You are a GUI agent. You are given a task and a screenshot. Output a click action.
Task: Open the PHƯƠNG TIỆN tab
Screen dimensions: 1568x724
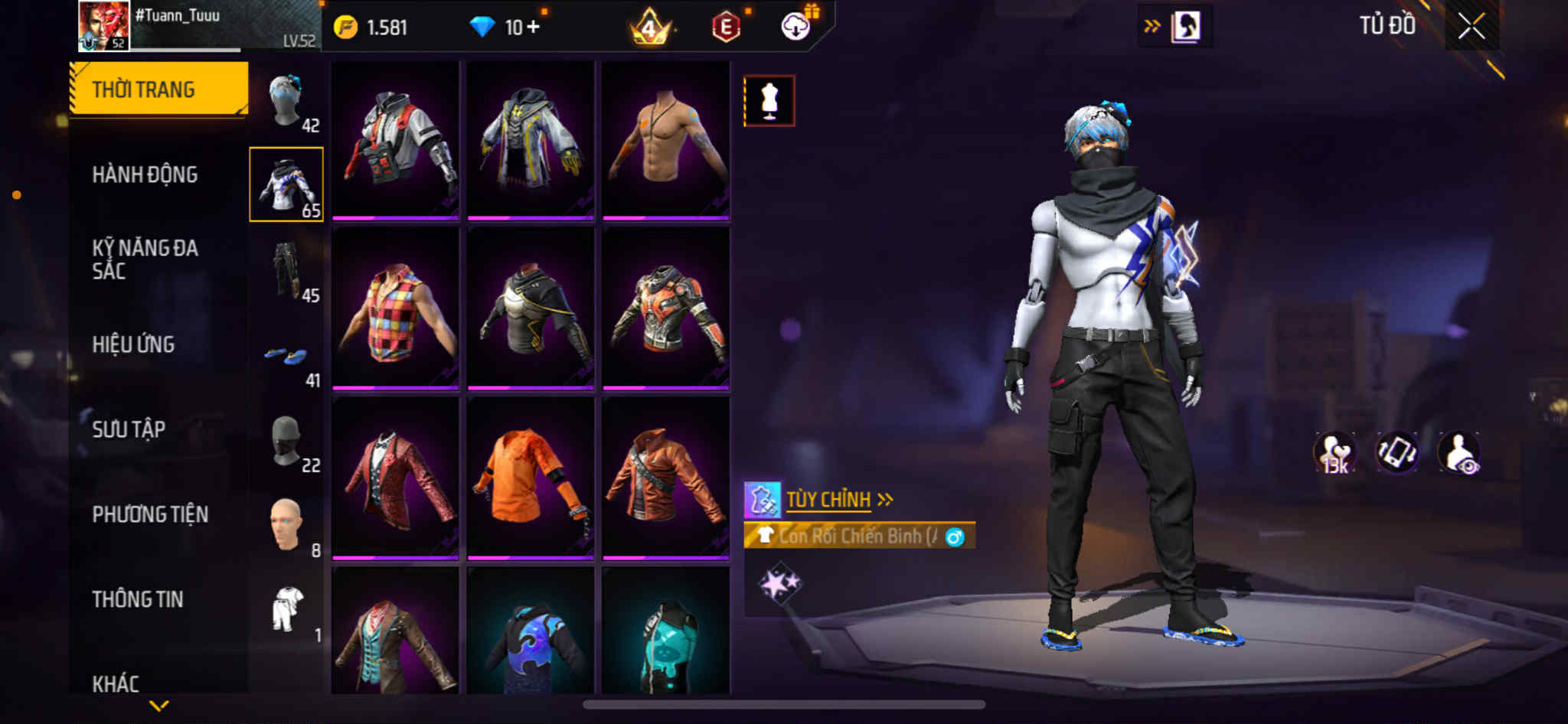coord(150,514)
